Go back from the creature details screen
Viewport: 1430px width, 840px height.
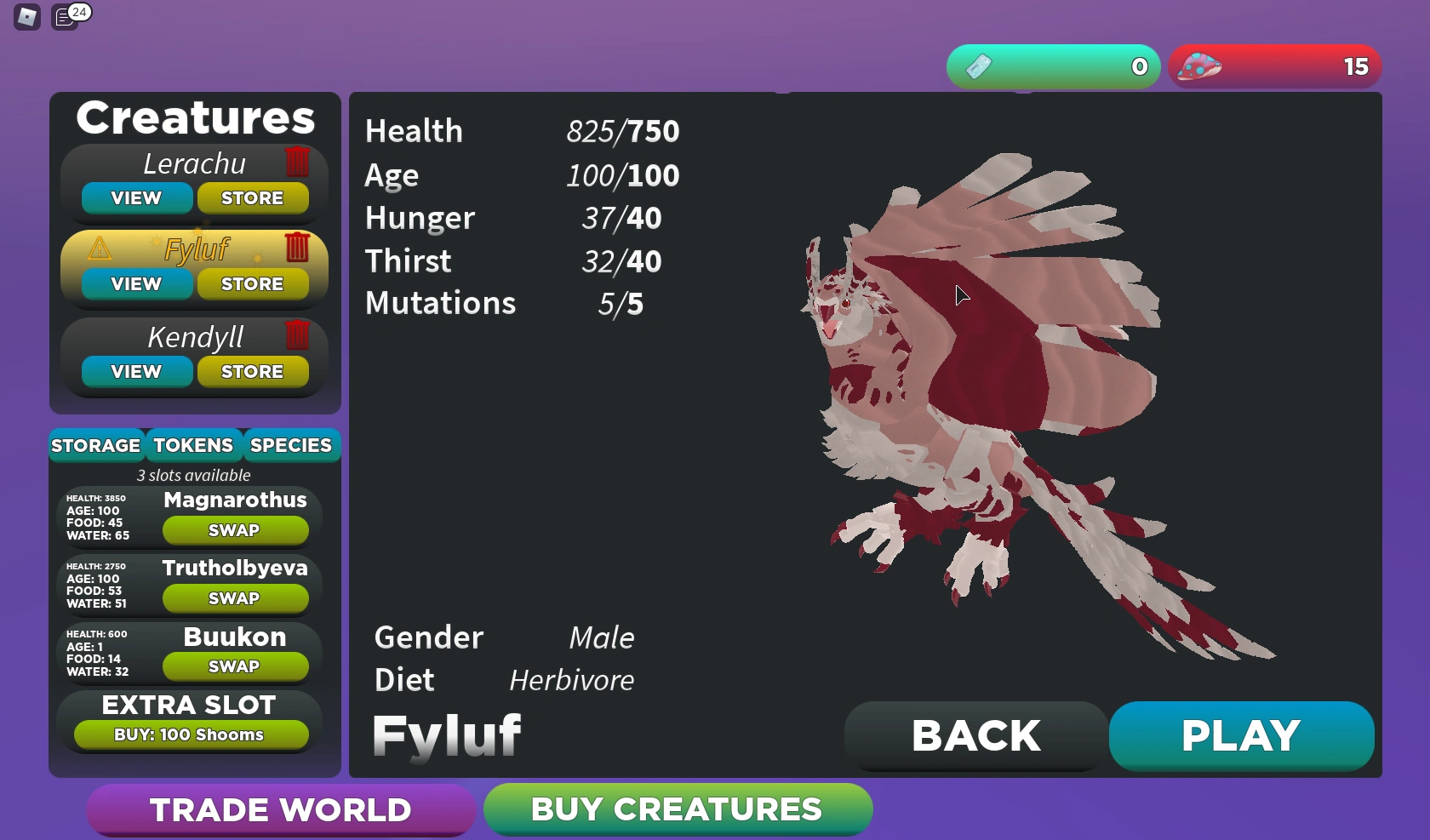point(975,735)
